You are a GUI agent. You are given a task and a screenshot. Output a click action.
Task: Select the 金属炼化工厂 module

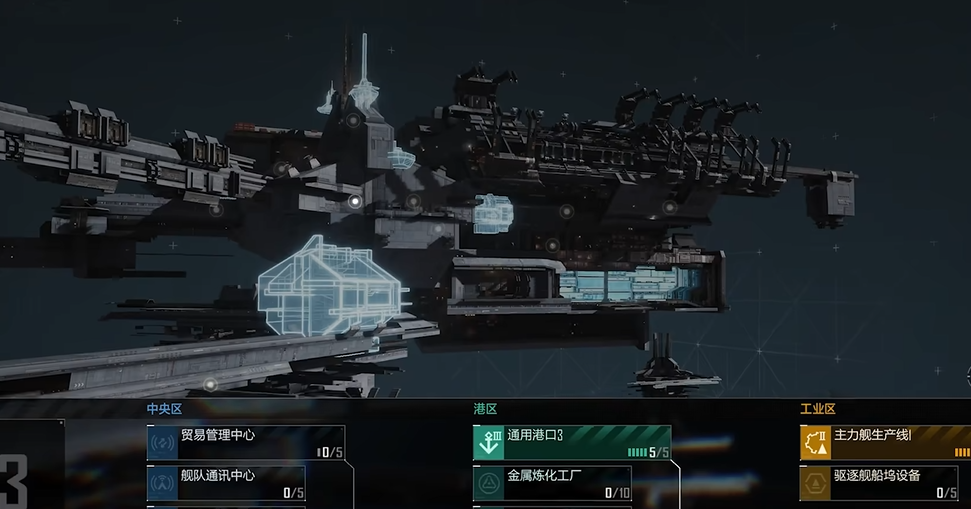coord(572,483)
